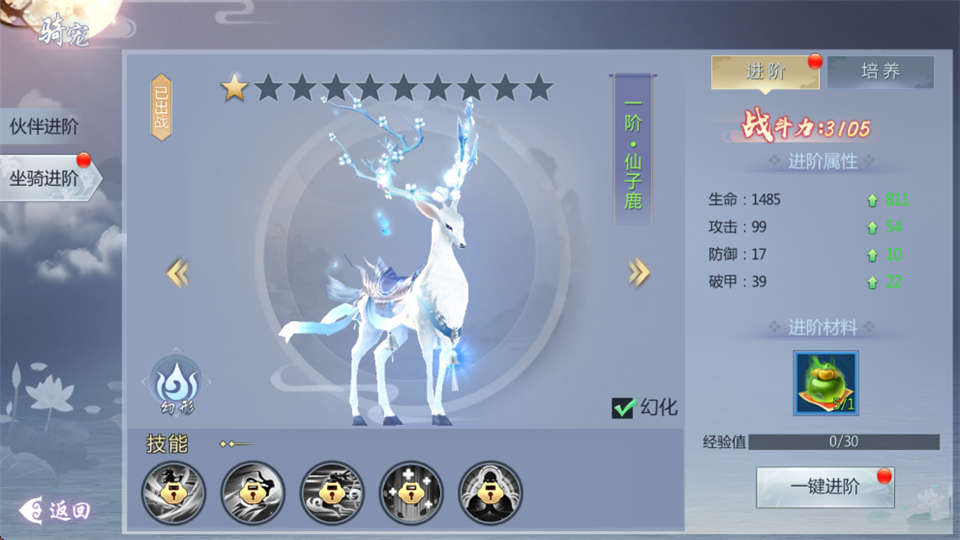Viewport: 960px width, 540px height.
Task: Open the 幻形 water-drop icon
Action: point(176,381)
